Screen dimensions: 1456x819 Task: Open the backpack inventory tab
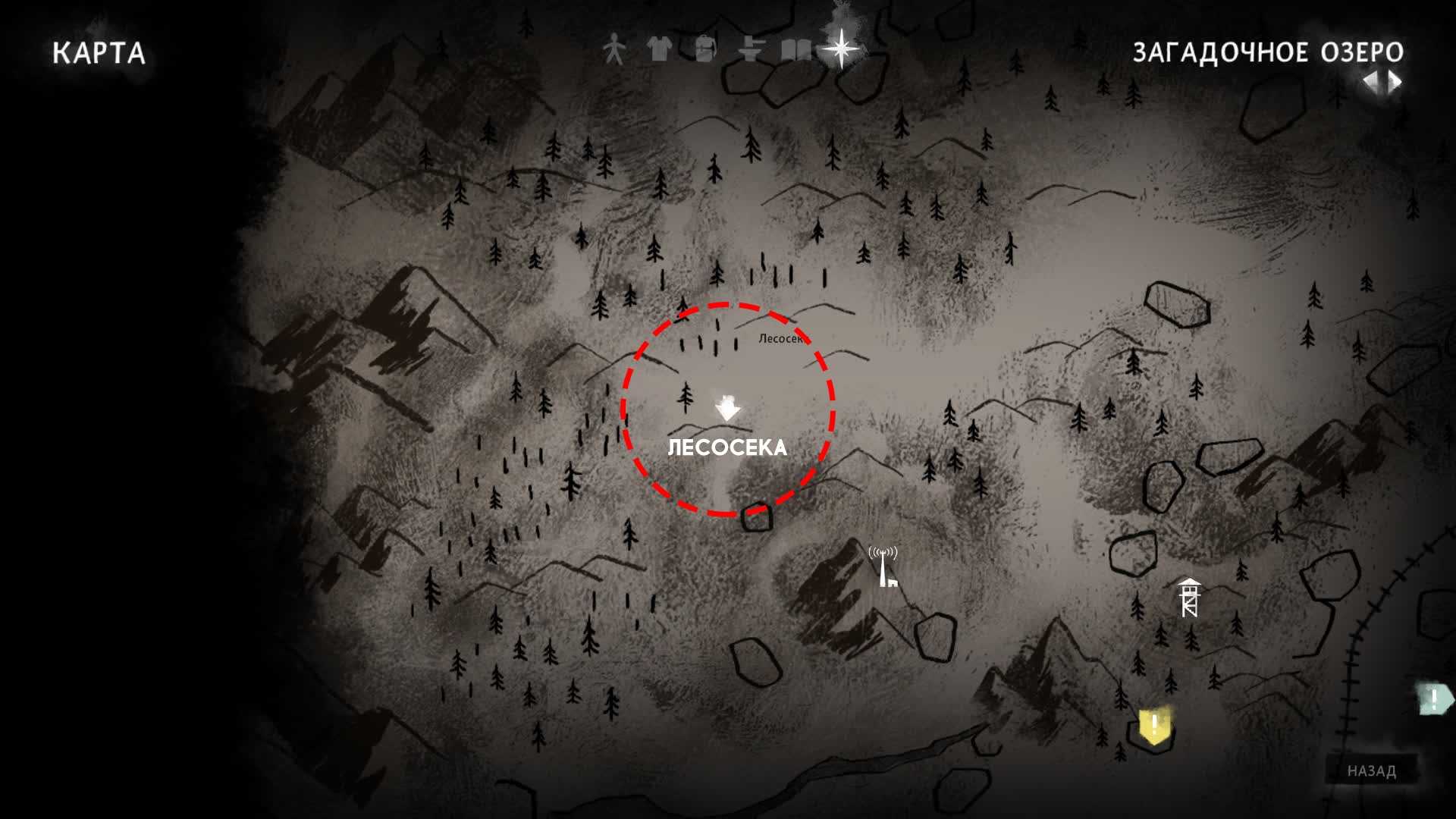705,50
